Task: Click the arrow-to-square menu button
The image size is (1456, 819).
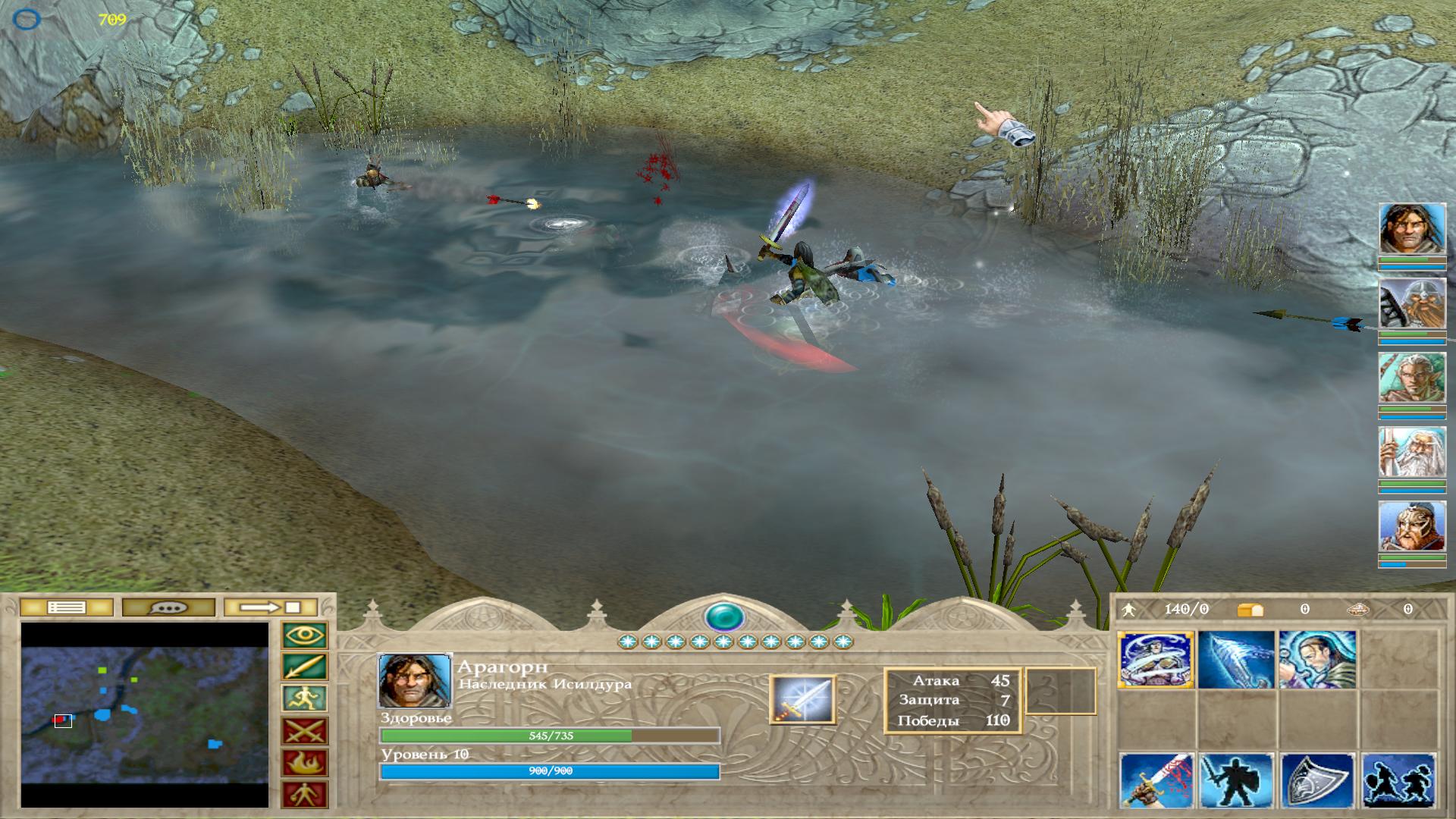Action: point(271,607)
